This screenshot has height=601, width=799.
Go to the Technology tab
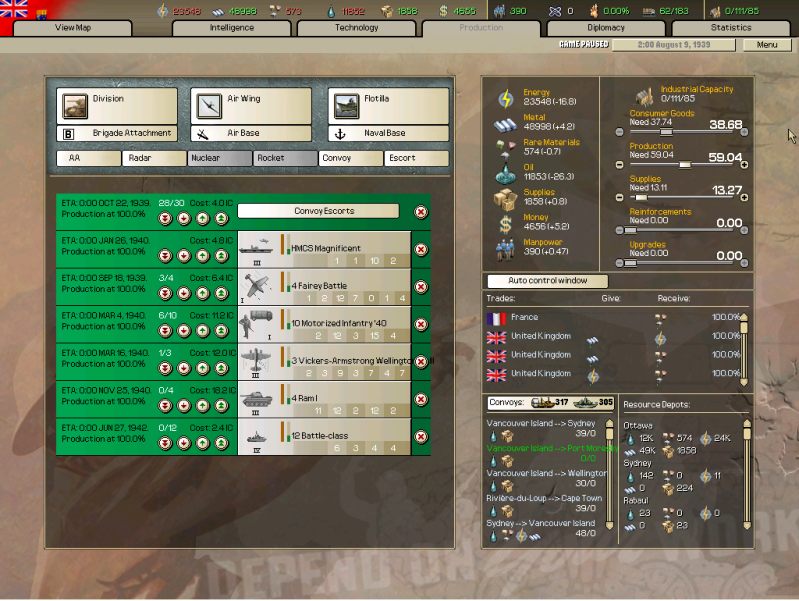357,28
